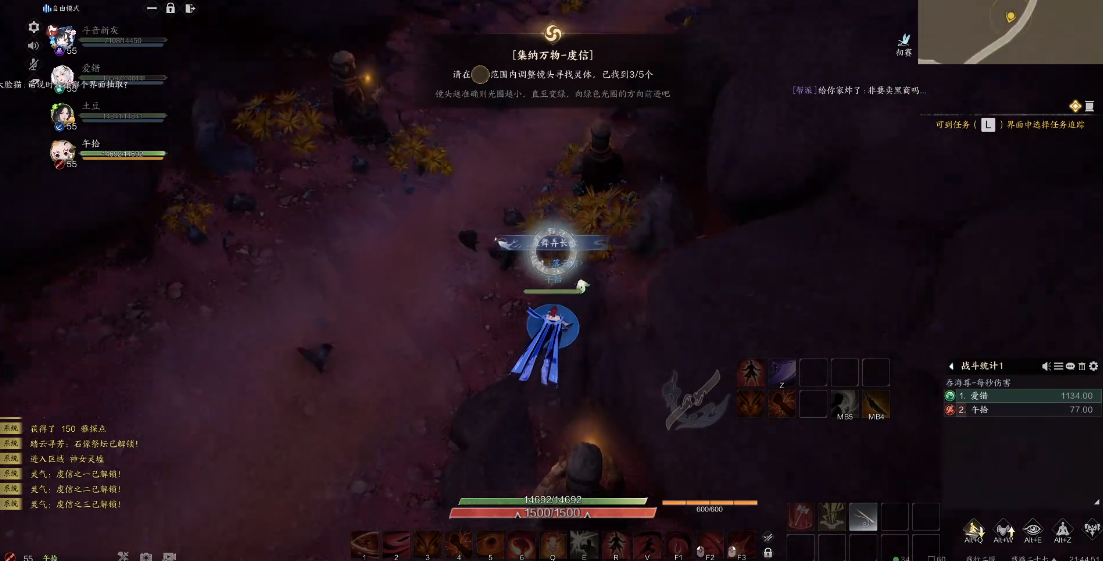Open the minimap
Screen dimensions: 1103x561
[x=1009, y=32]
